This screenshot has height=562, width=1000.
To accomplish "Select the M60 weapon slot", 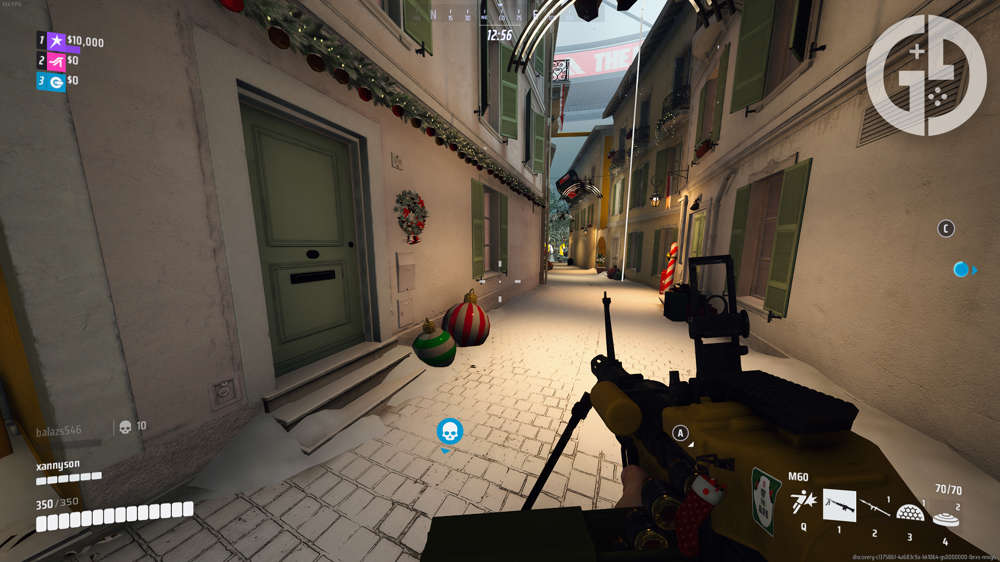I will 839,505.
